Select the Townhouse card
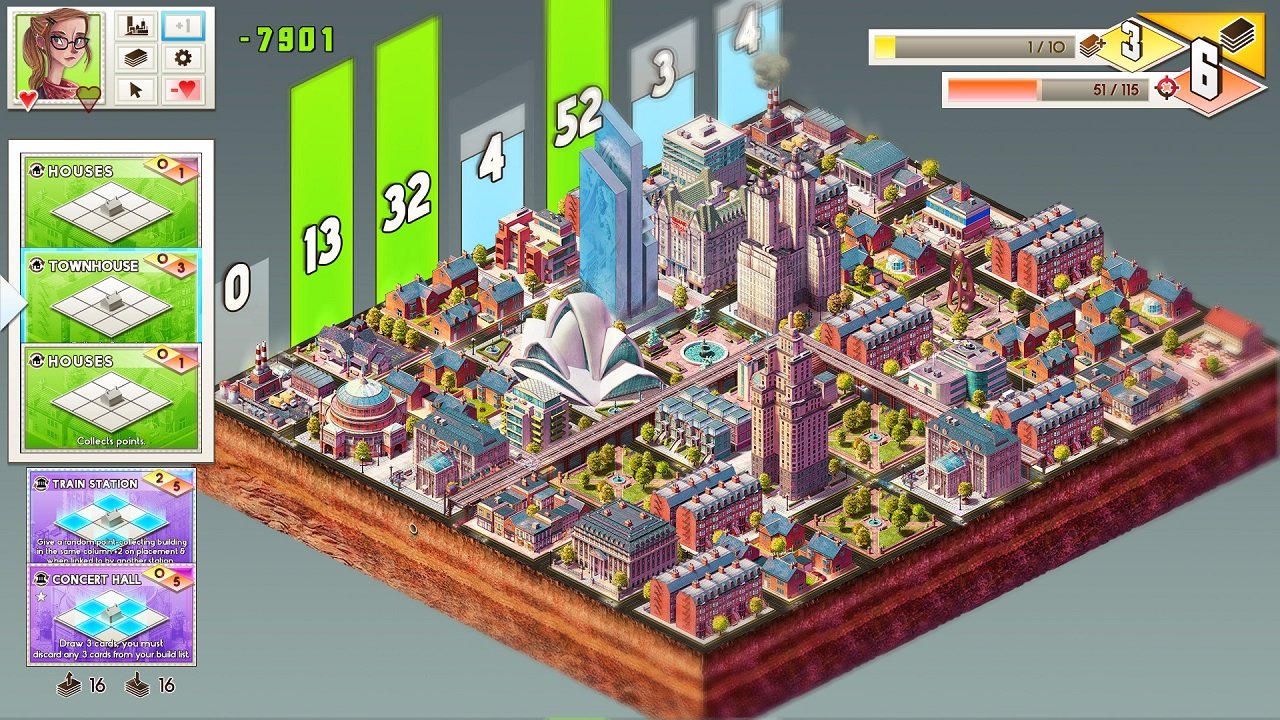This screenshot has height=720, width=1280. pyautogui.click(x=110, y=295)
